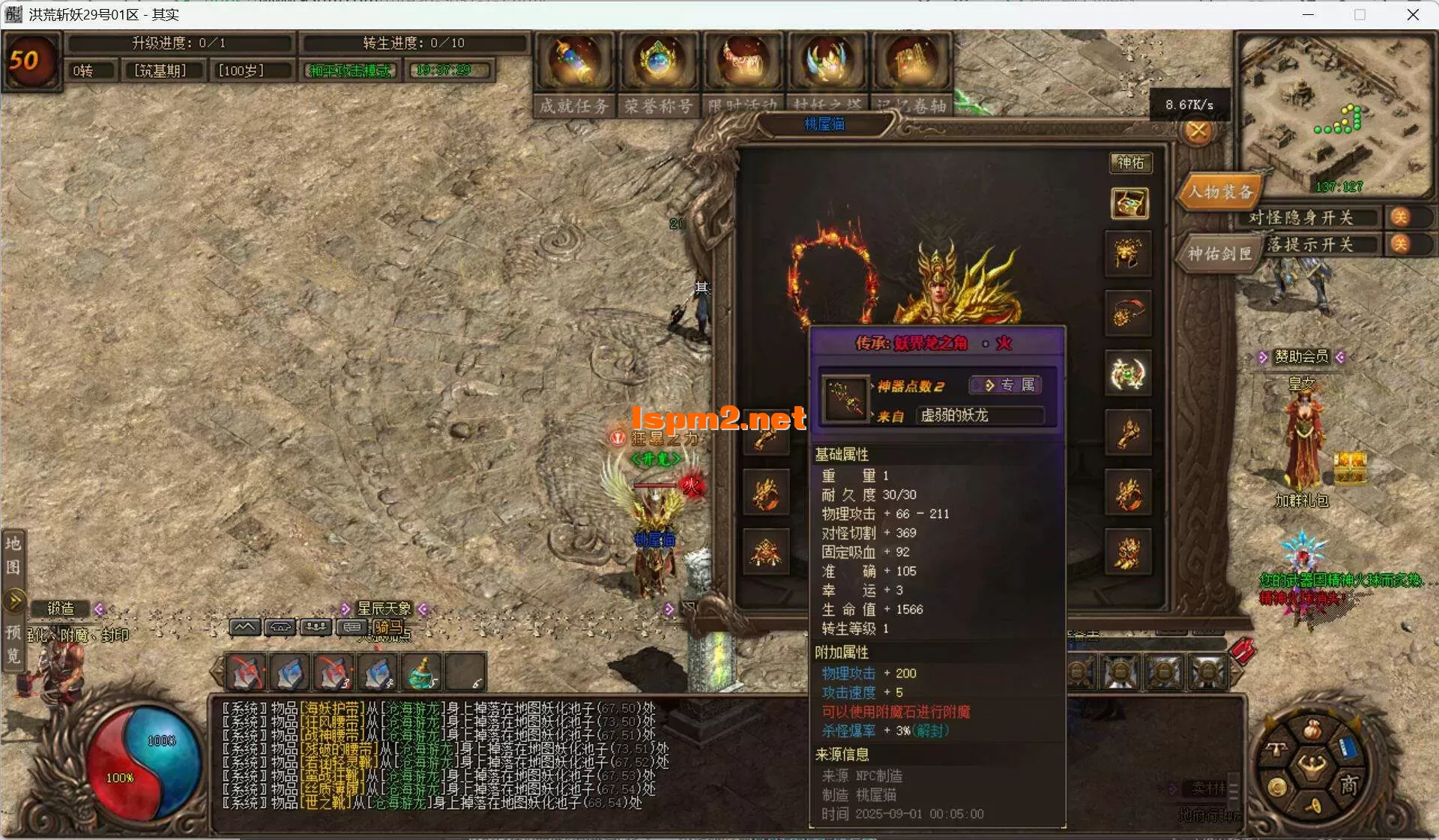Close the game window
Screen dimensions: 1439x840
click(1413, 15)
